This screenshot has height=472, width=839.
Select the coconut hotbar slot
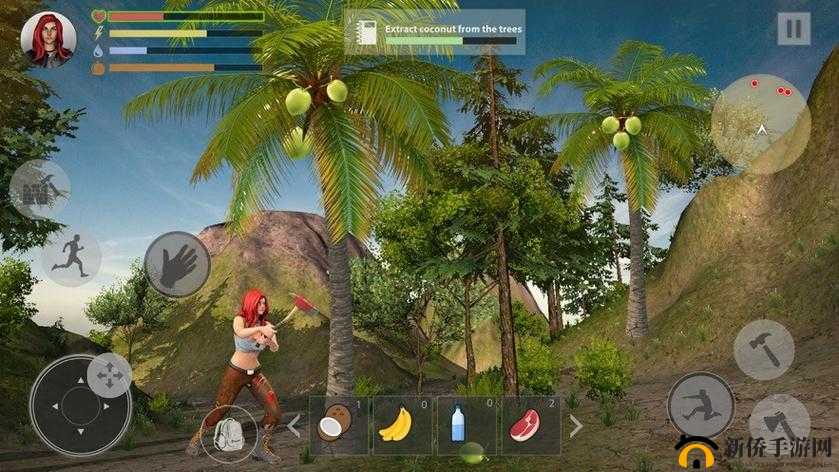[x=339, y=425]
